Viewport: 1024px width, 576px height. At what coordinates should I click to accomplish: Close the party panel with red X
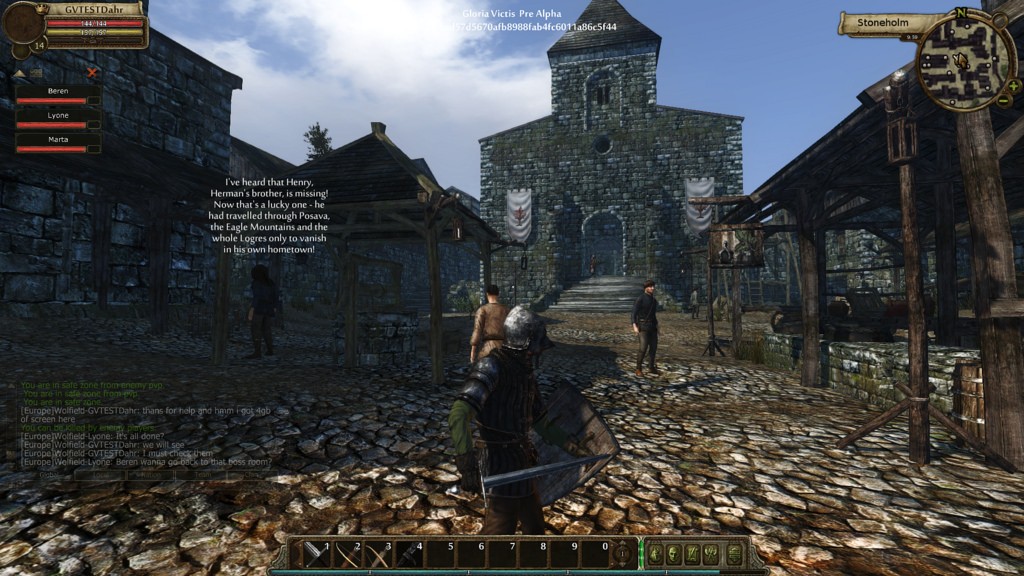(92, 72)
